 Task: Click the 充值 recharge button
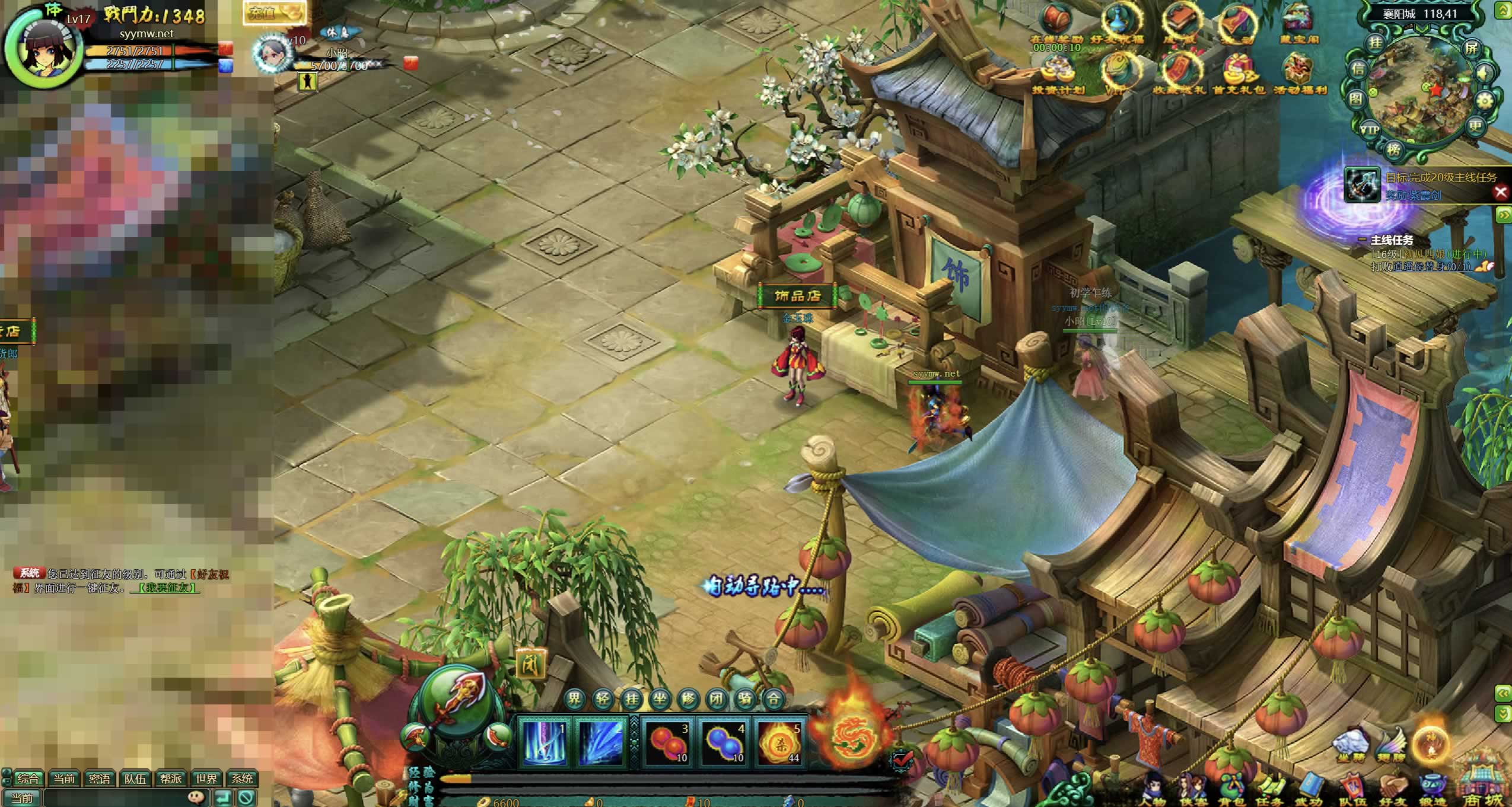tap(273, 13)
